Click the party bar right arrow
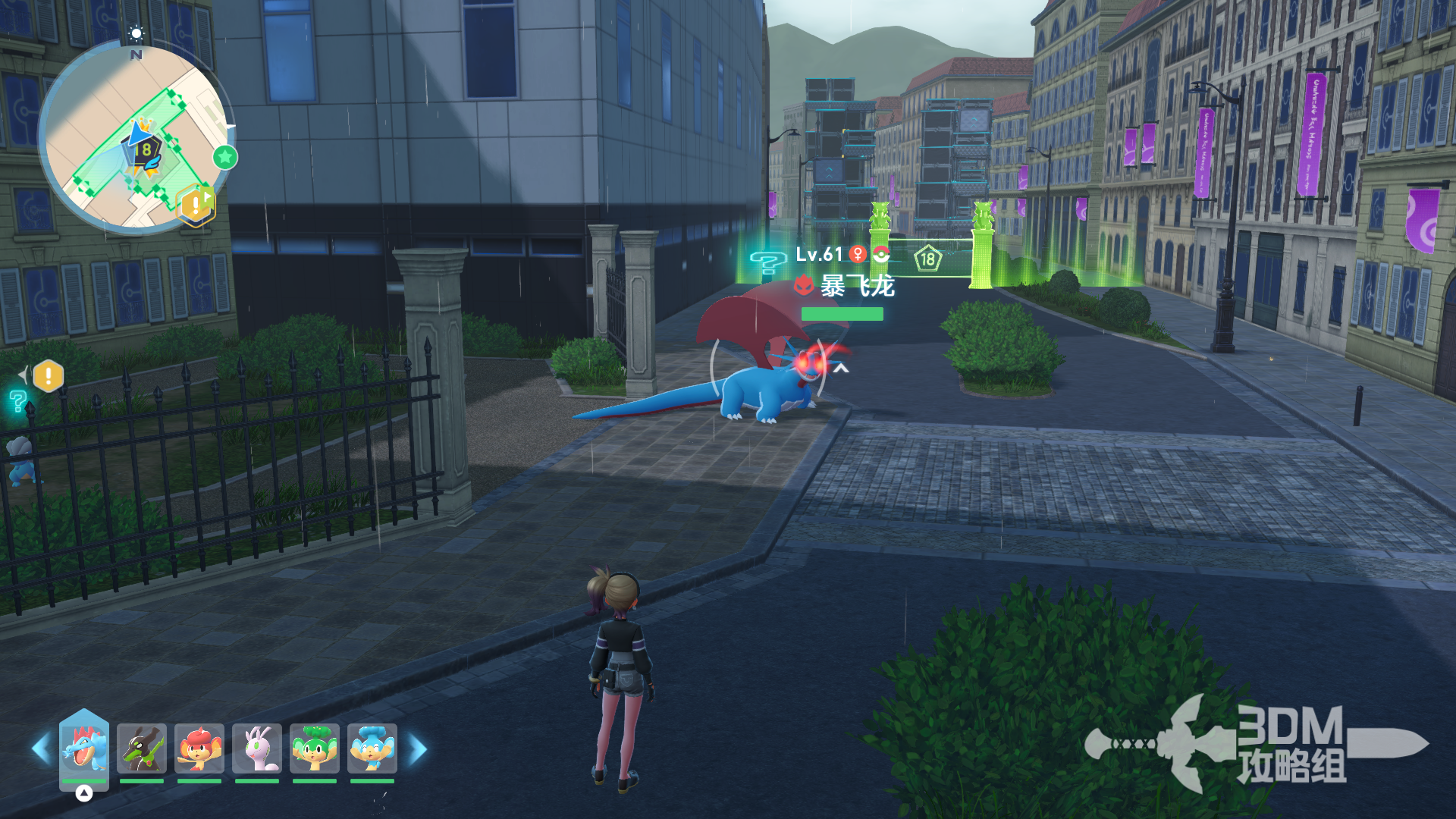 pyautogui.click(x=418, y=748)
